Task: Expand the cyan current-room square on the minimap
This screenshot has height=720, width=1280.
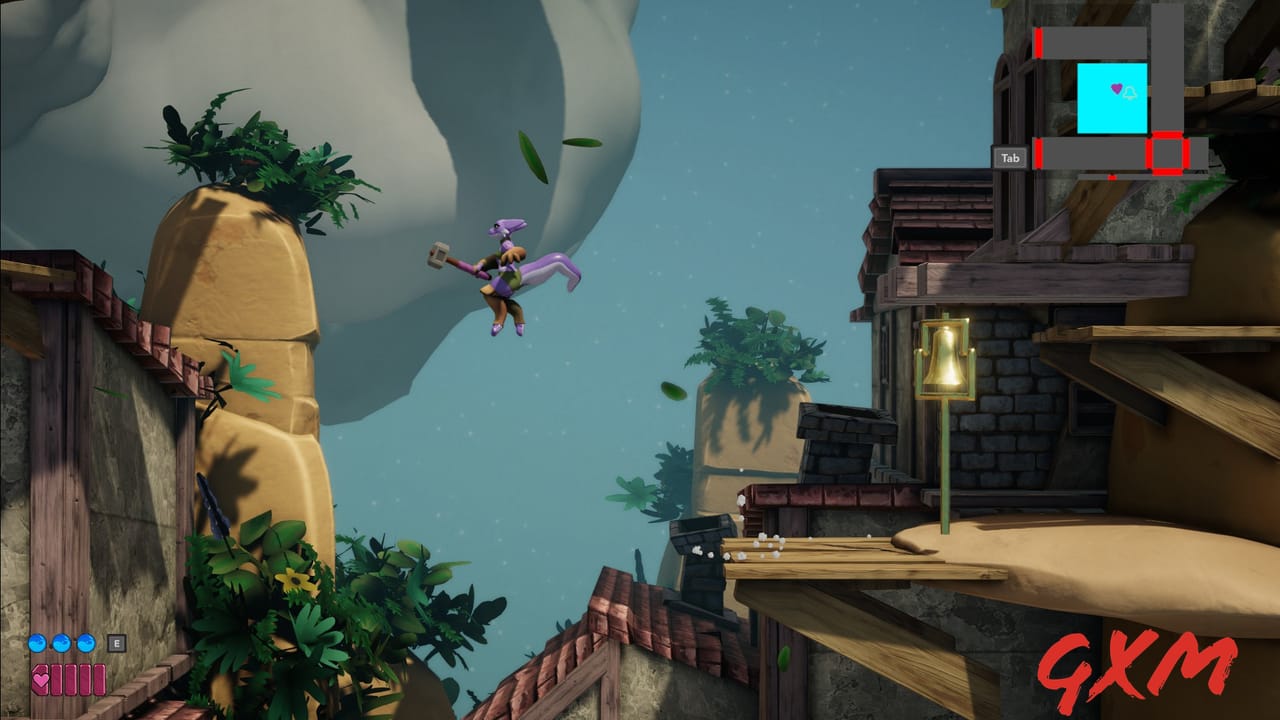Action: (1112, 97)
